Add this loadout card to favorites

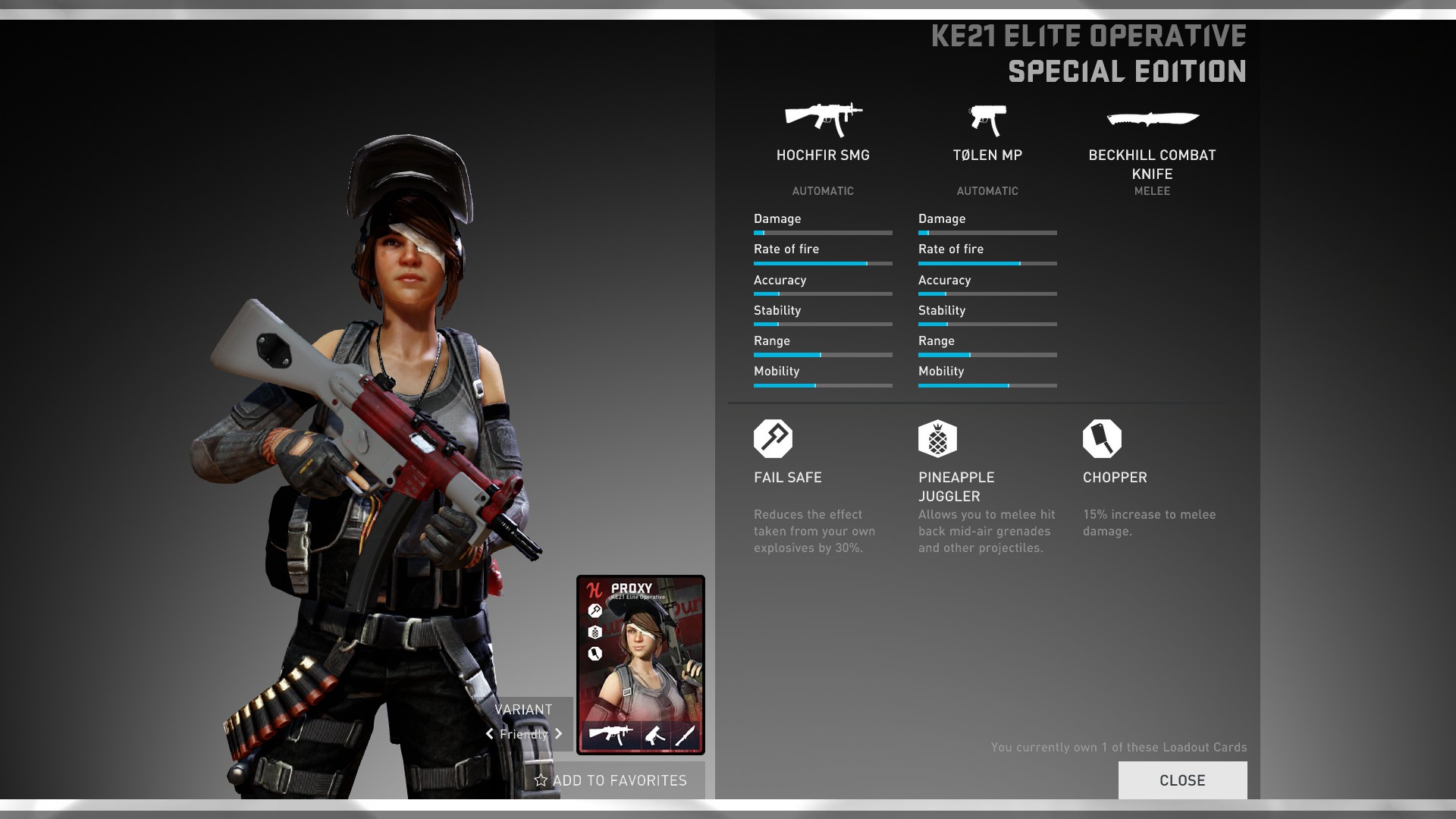click(611, 780)
